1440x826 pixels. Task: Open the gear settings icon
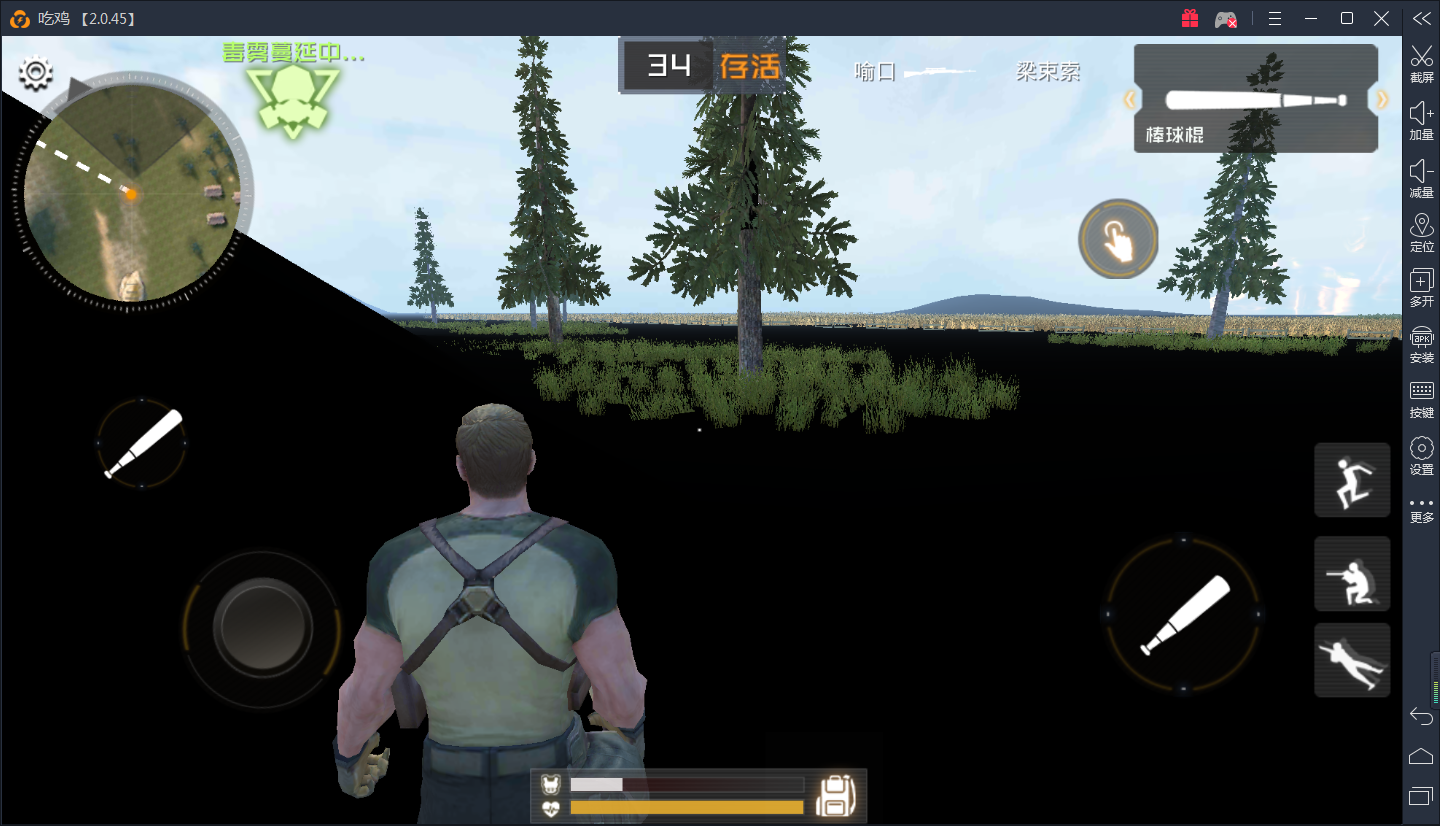[37, 72]
